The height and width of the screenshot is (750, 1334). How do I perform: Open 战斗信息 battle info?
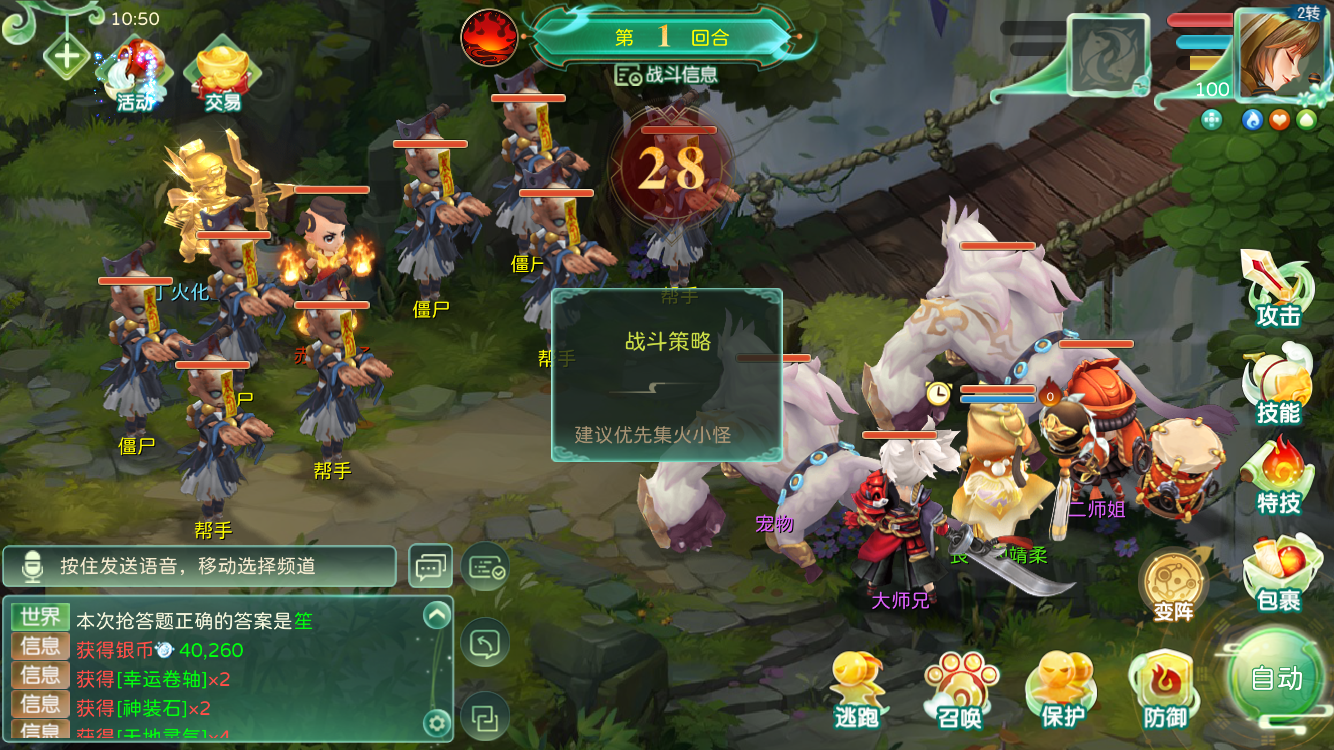click(667, 75)
